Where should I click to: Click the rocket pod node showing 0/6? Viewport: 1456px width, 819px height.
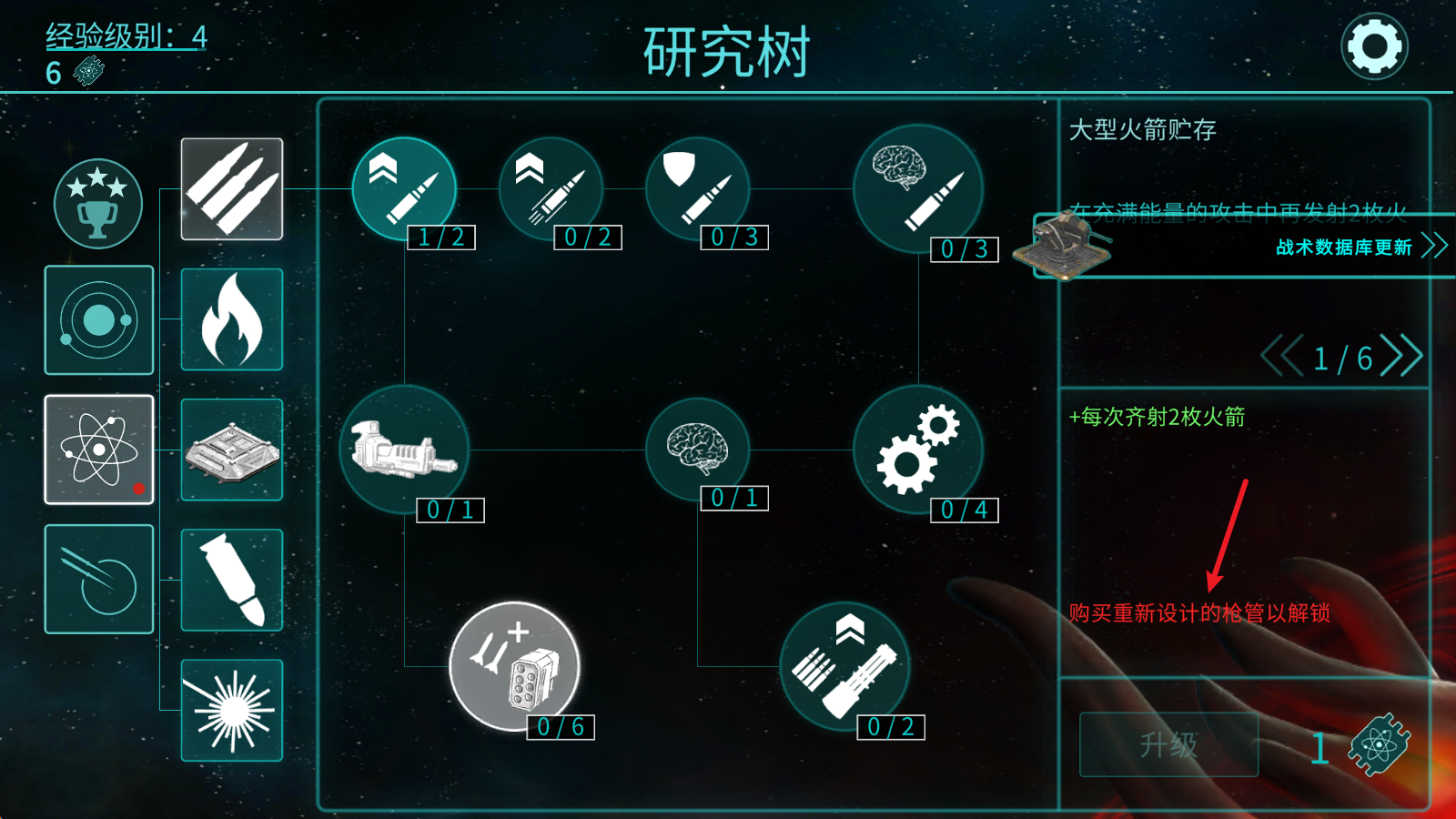point(512,667)
